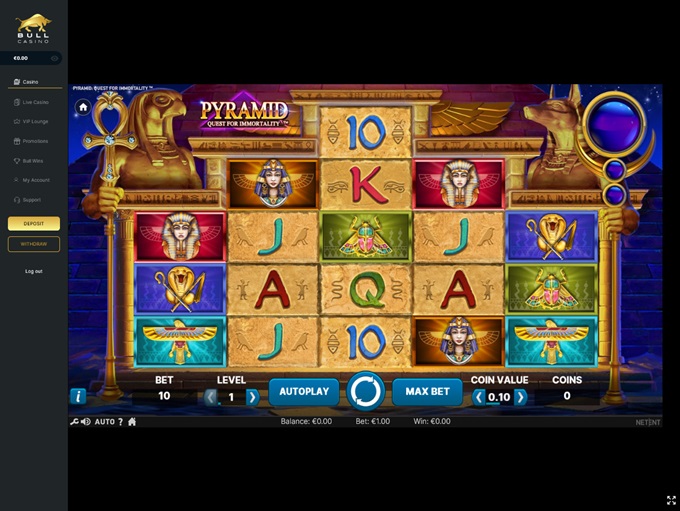Click the yellow Deposit button
This screenshot has width=680, height=511.
tap(34, 224)
